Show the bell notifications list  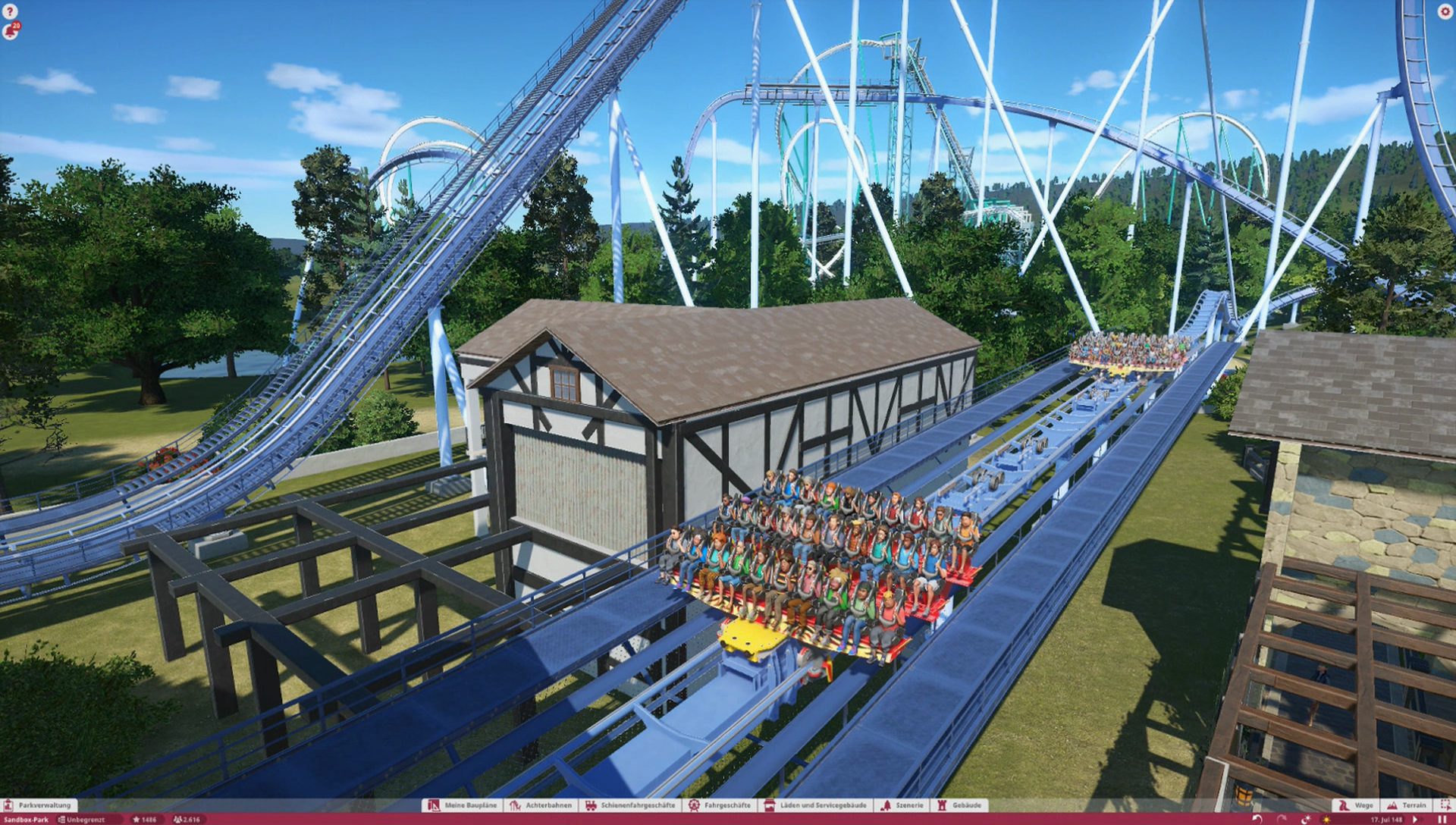[11, 32]
